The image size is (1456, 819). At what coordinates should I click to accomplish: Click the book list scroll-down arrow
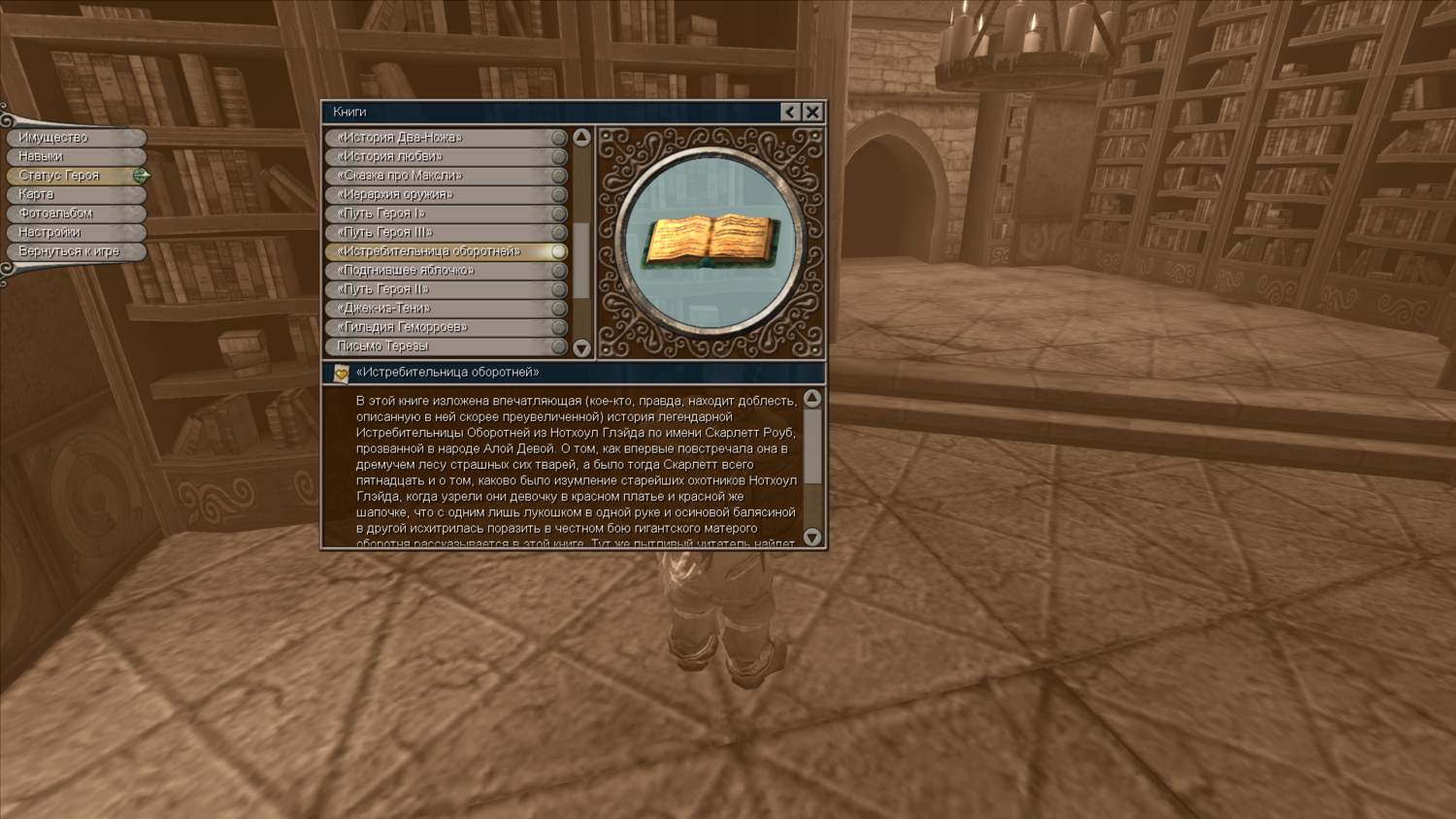click(581, 347)
